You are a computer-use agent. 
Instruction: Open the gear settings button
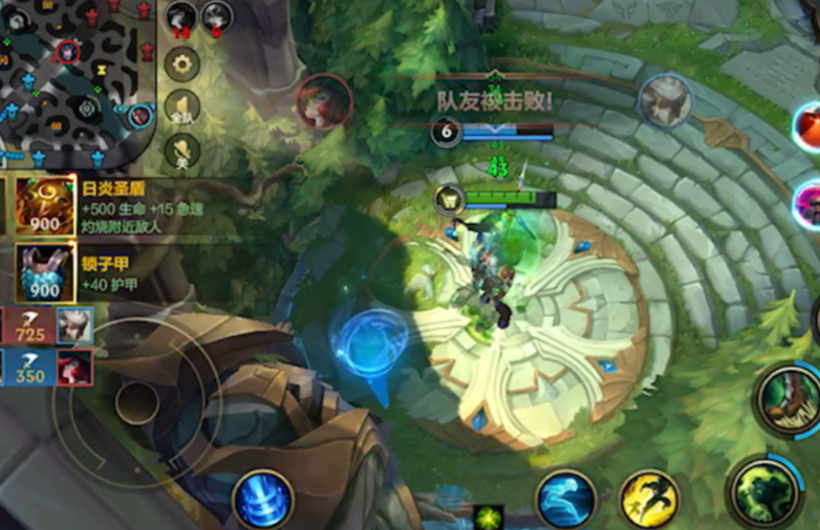pyautogui.click(x=182, y=64)
